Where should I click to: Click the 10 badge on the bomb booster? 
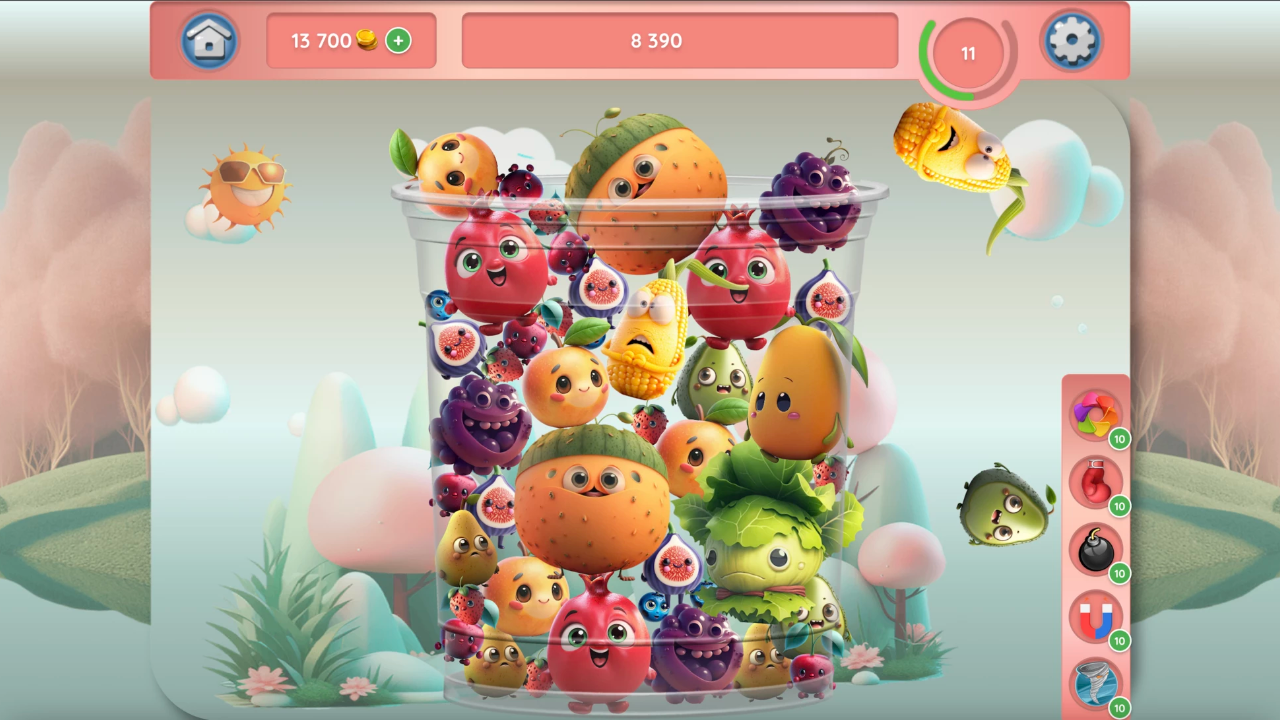(1119, 574)
